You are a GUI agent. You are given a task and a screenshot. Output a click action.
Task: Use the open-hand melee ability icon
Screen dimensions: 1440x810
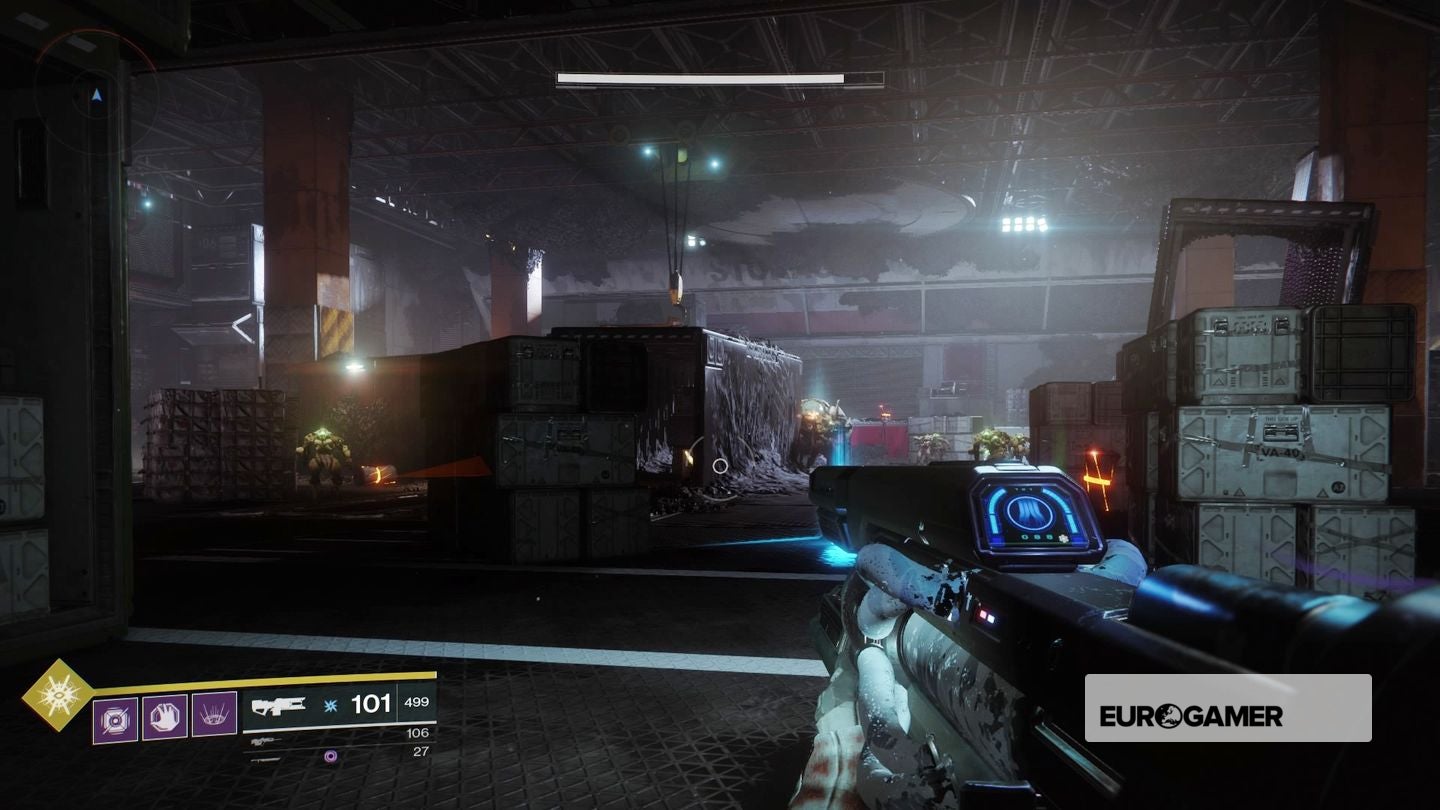(165, 718)
